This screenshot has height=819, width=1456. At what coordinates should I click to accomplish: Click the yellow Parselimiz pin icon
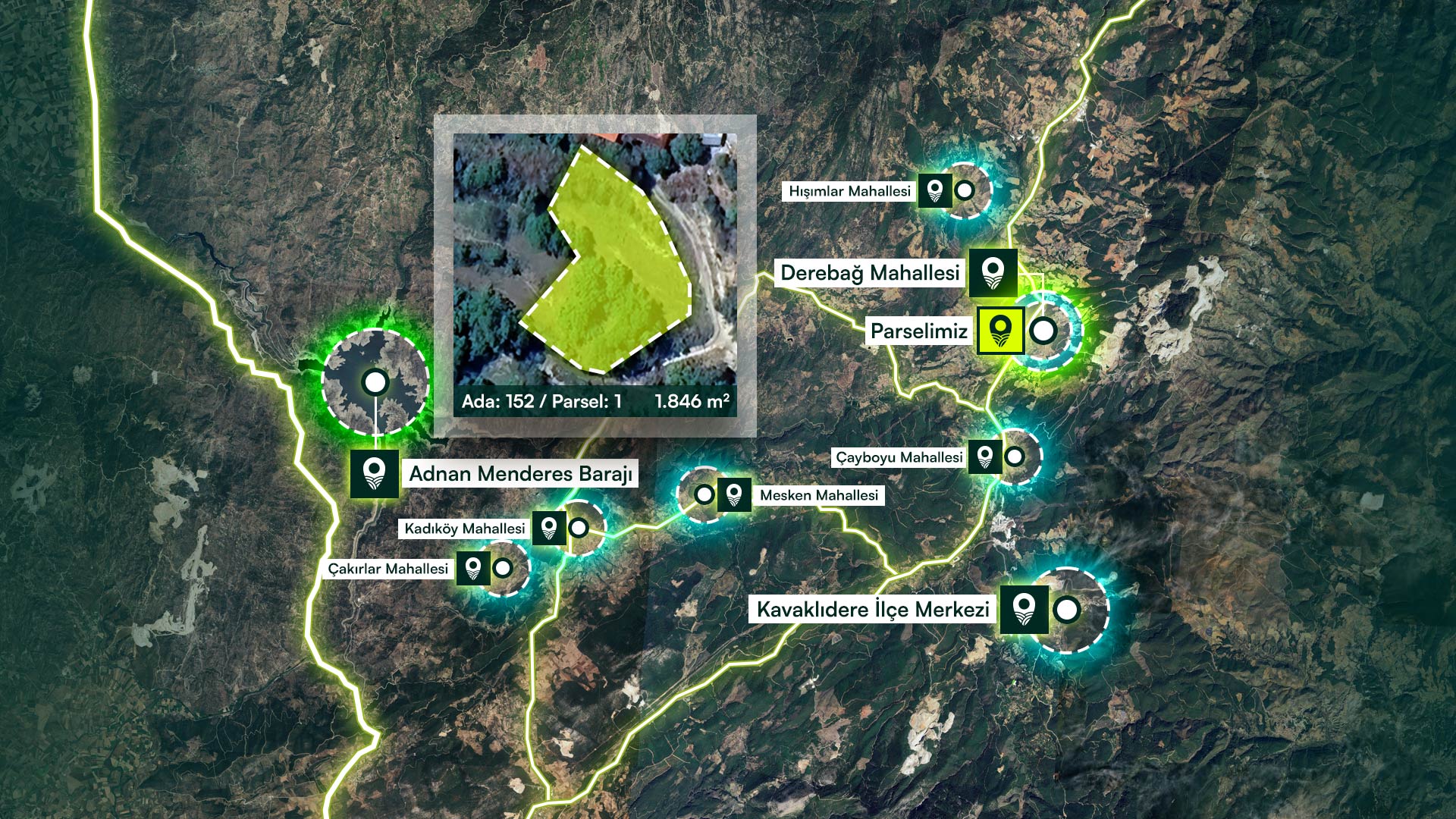(1000, 331)
